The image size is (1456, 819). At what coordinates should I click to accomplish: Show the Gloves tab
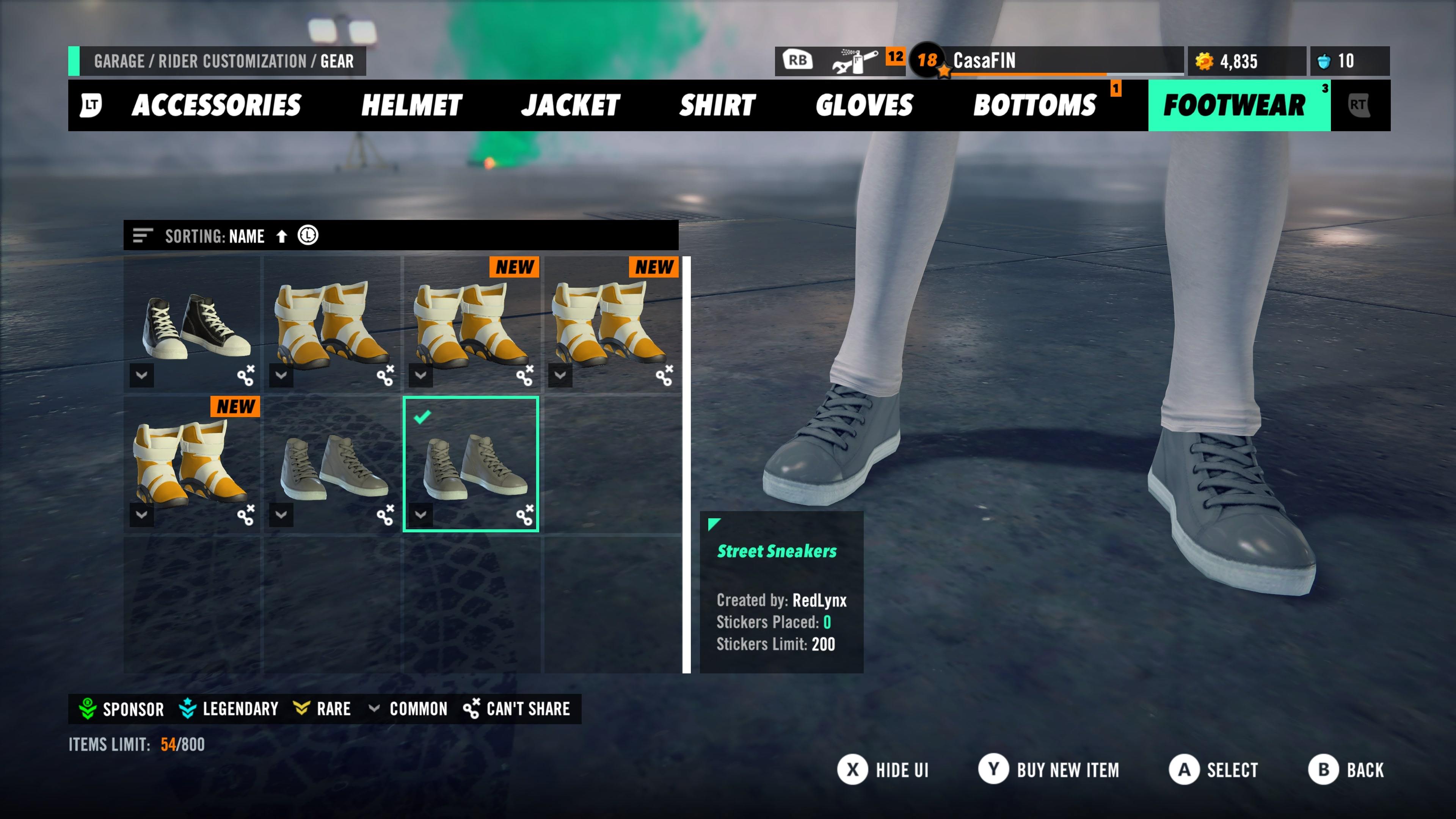coord(864,105)
